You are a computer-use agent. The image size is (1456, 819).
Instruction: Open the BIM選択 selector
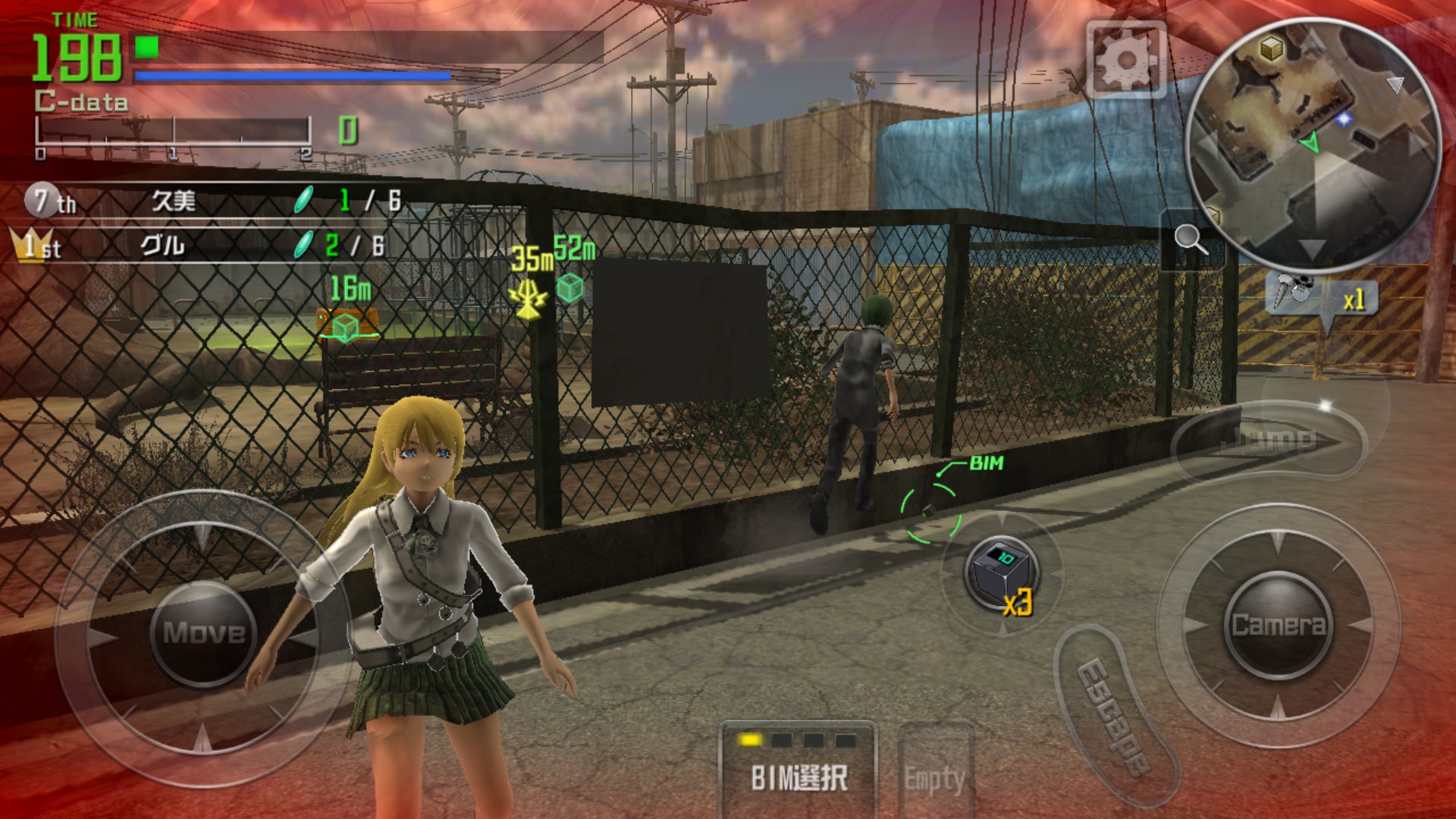coord(798,766)
